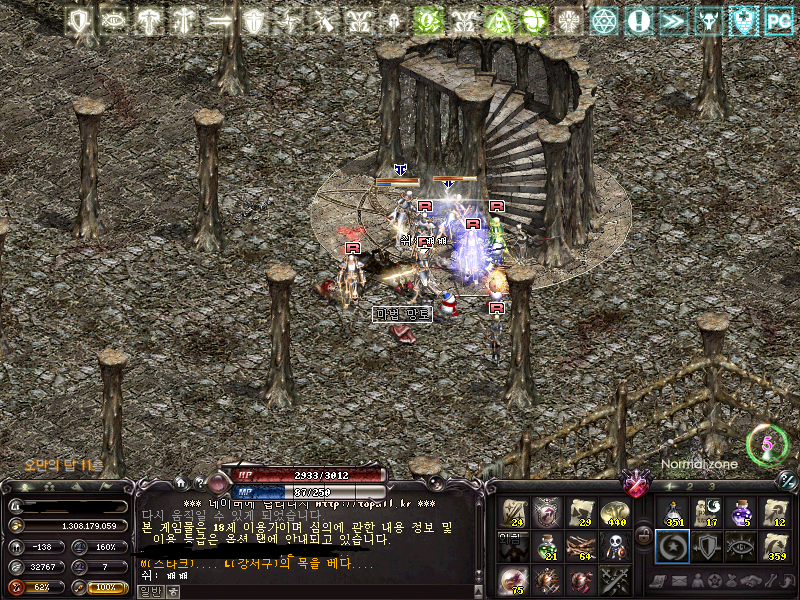Use the white potion with count 351
The width and height of the screenshot is (800, 600).
(x=673, y=513)
